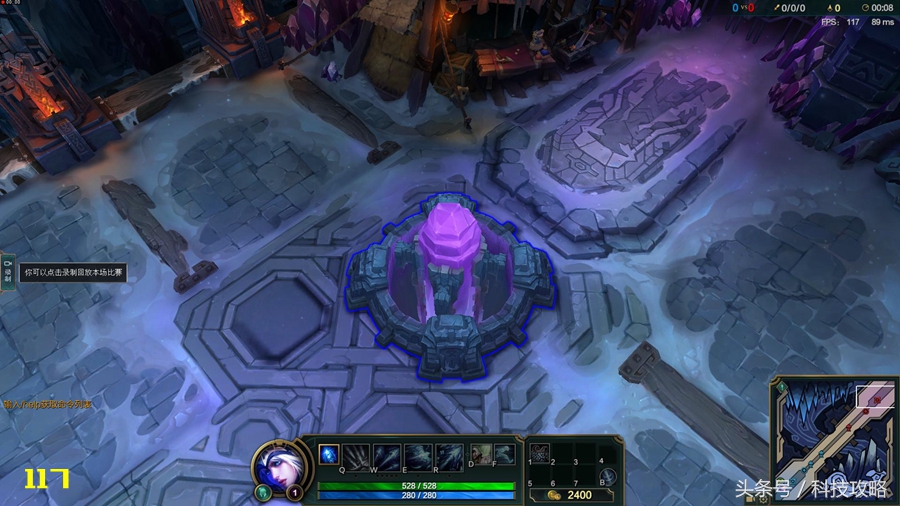Activate the R ultimate arrow ability
The width and height of the screenshot is (900, 506).
(x=449, y=455)
